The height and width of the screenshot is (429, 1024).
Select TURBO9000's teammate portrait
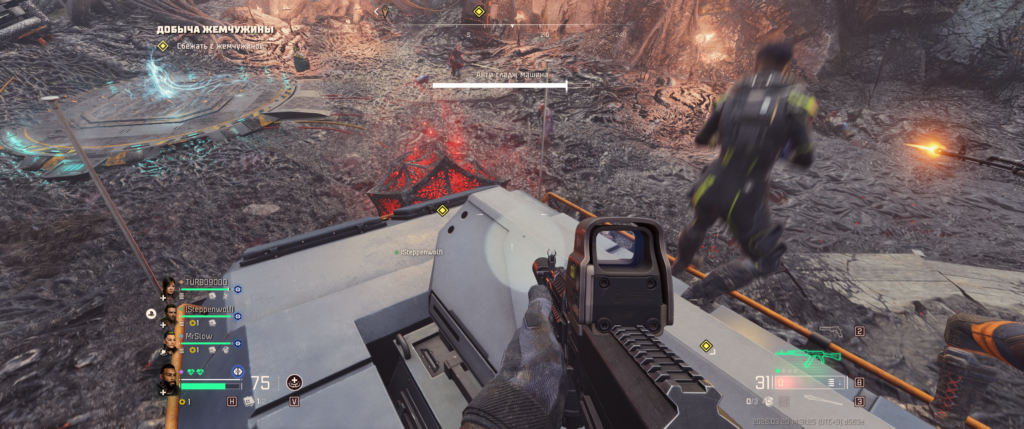tap(168, 287)
